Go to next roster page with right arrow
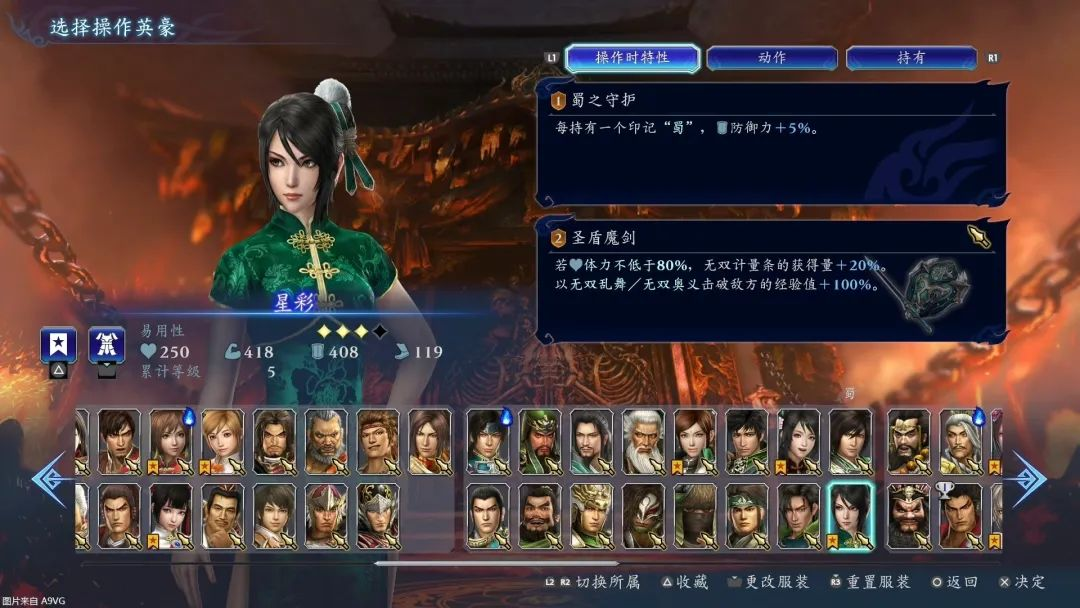This screenshot has width=1080, height=608. [1026, 479]
